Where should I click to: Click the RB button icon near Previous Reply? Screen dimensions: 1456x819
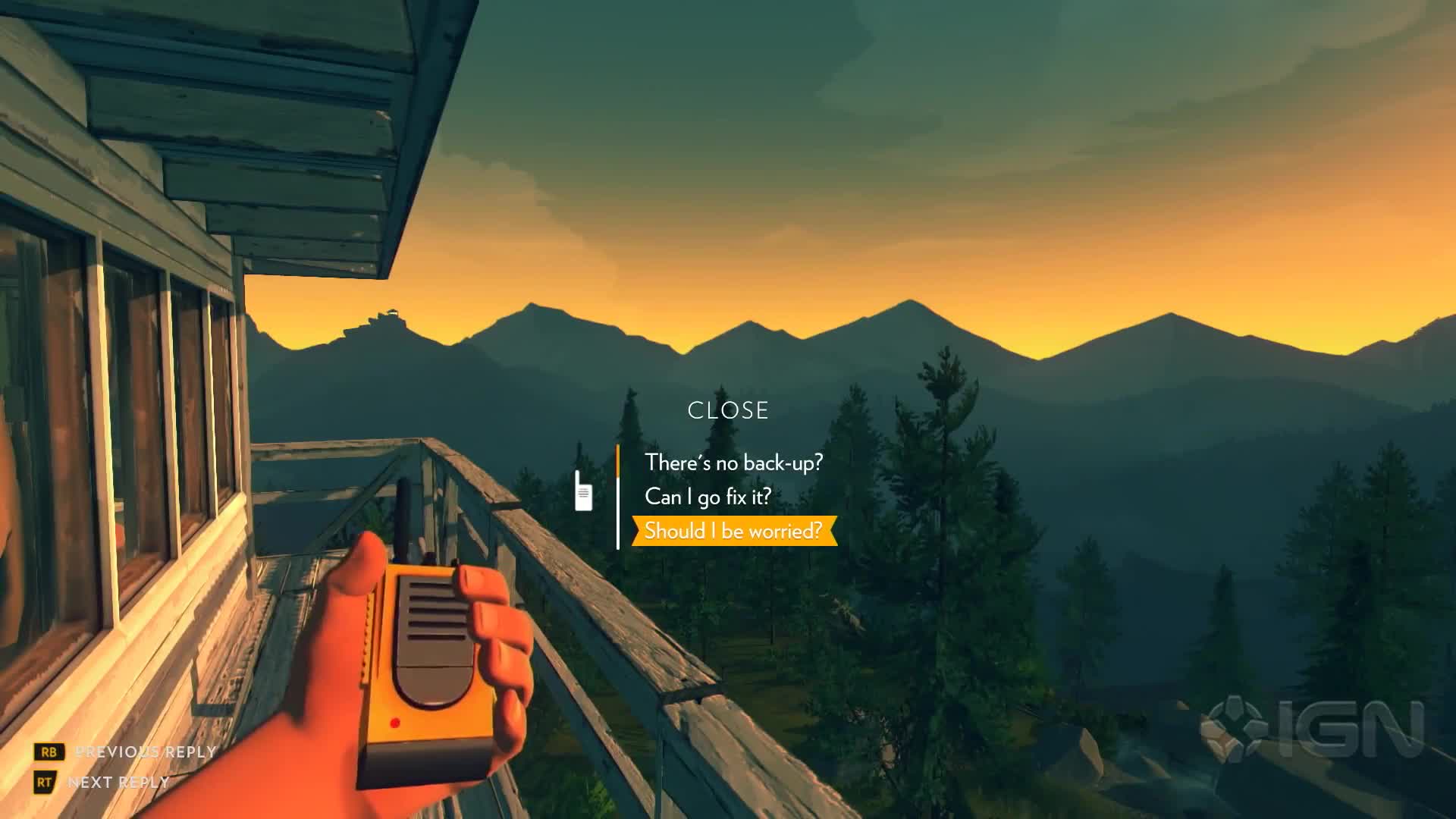click(48, 752)
